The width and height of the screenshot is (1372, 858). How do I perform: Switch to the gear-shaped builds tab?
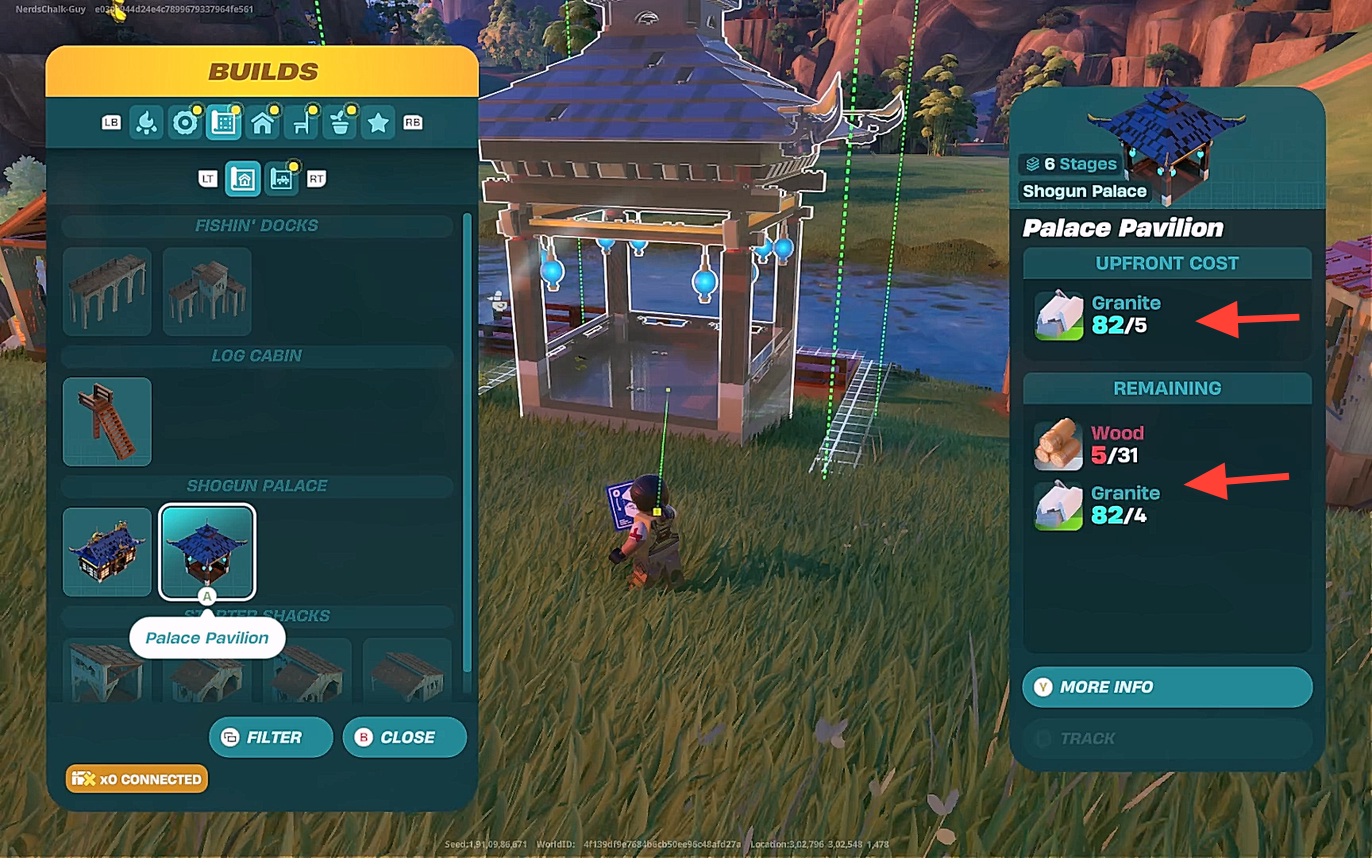pos(184,123)
